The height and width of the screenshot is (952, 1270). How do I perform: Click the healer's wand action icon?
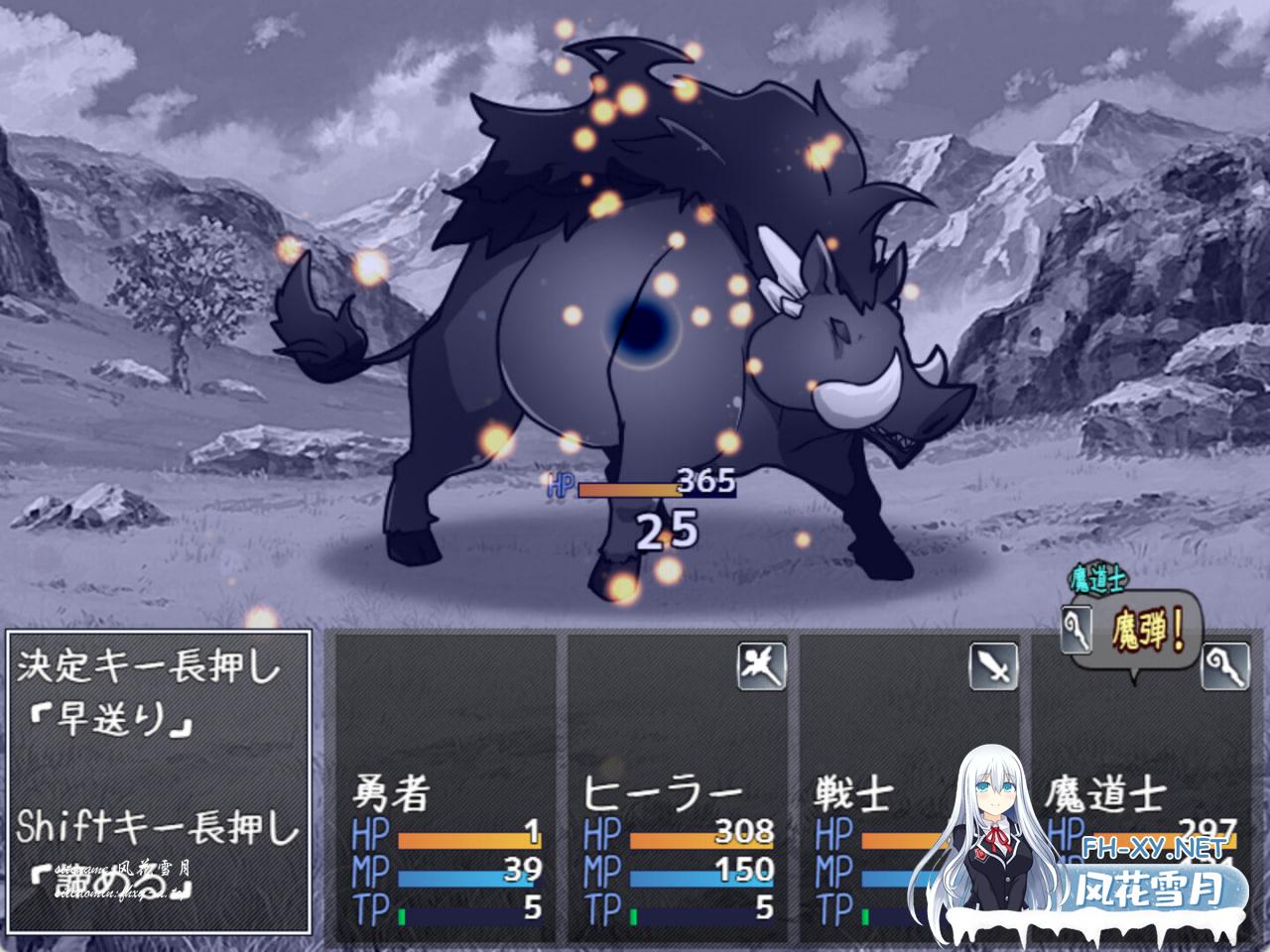tap(761, 665)
